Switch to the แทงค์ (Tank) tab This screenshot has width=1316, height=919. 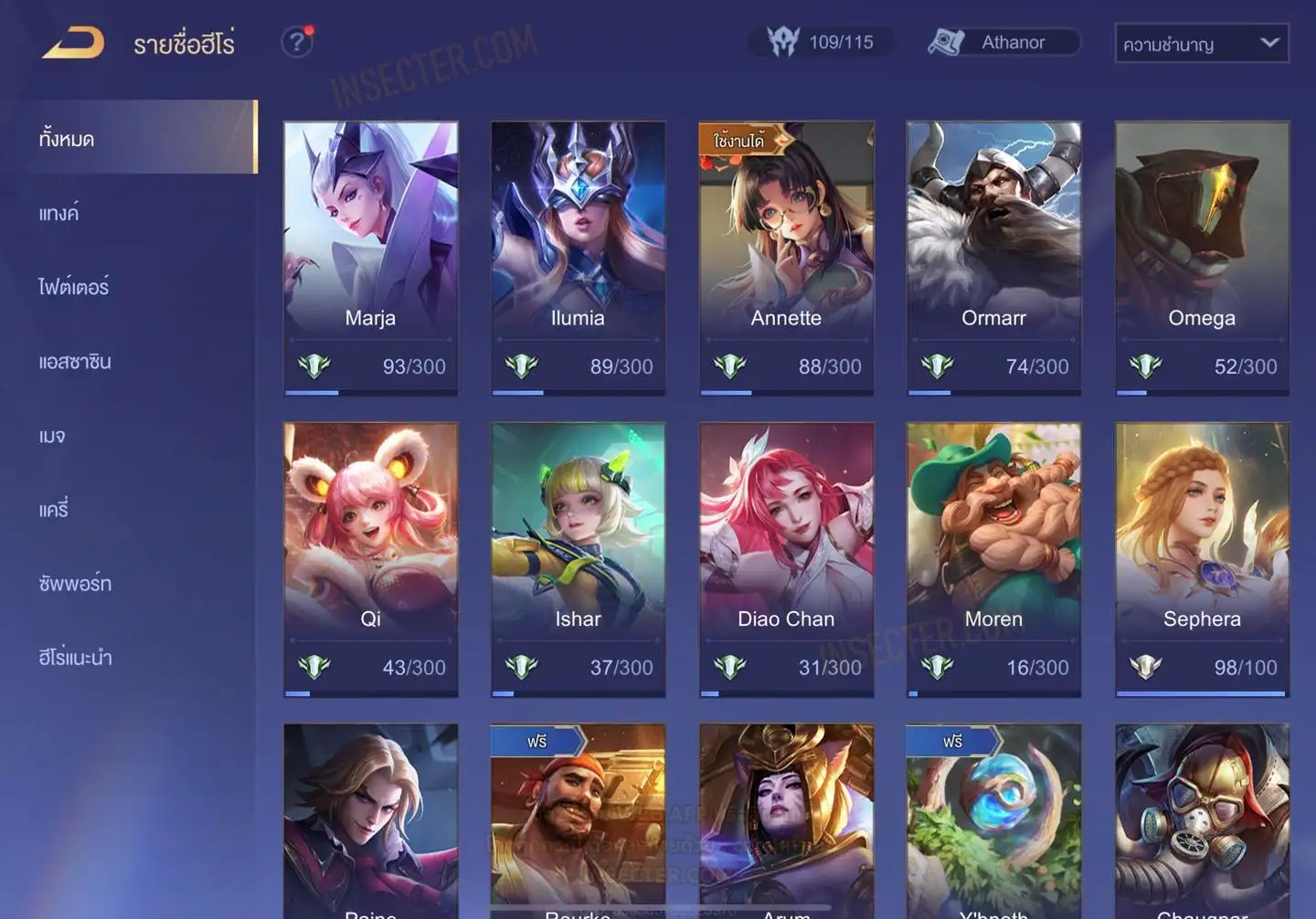(x=59, y=214)
